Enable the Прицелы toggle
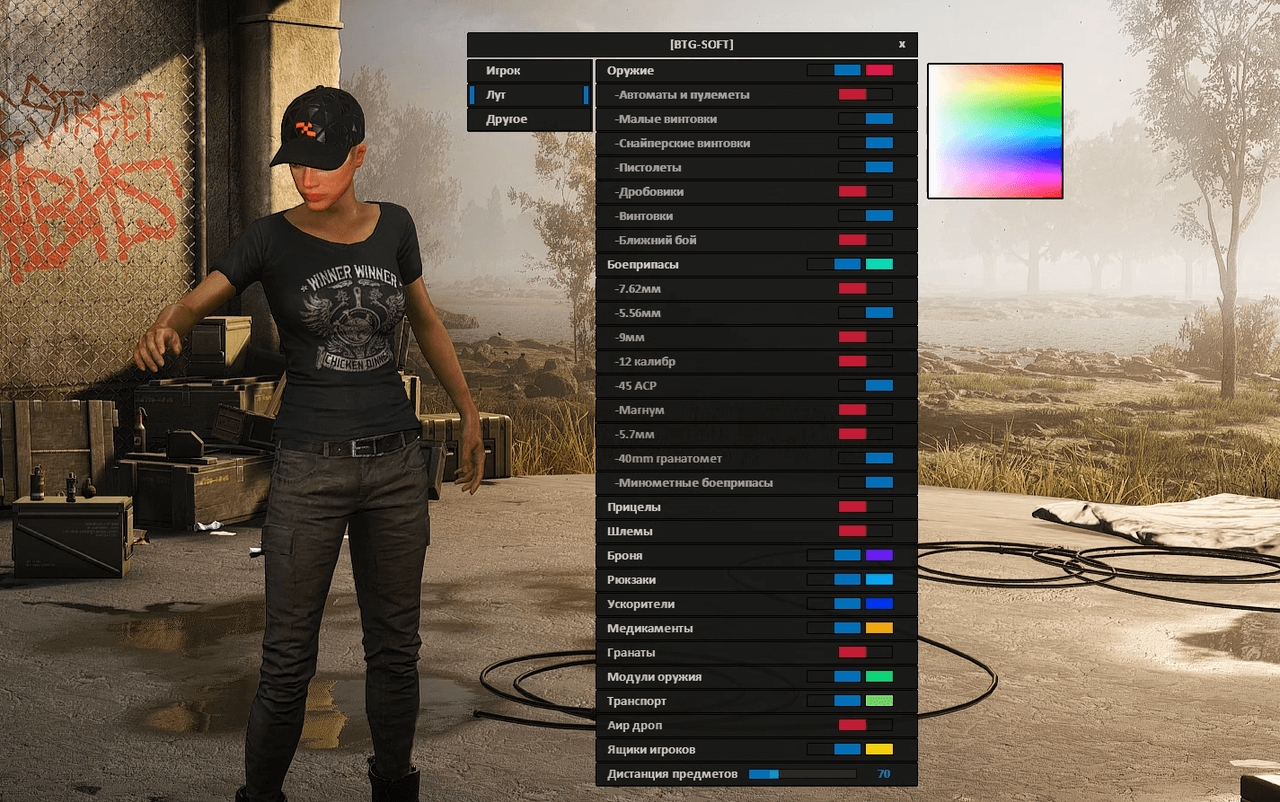Screen dimensions: 1280x802 pos(866,506)
